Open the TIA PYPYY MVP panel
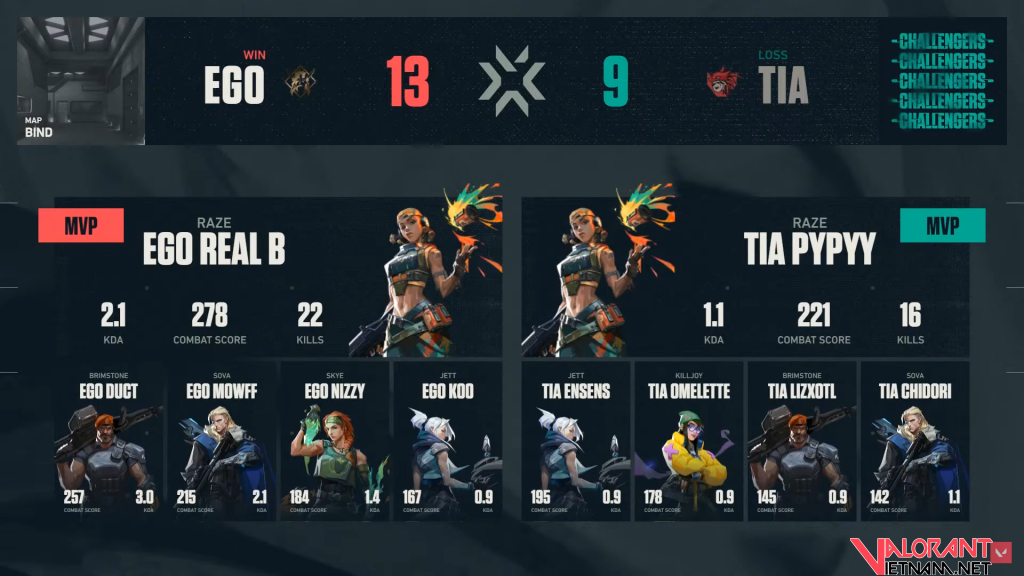This screenshot has width=1024, height=576. coord(745,275)
